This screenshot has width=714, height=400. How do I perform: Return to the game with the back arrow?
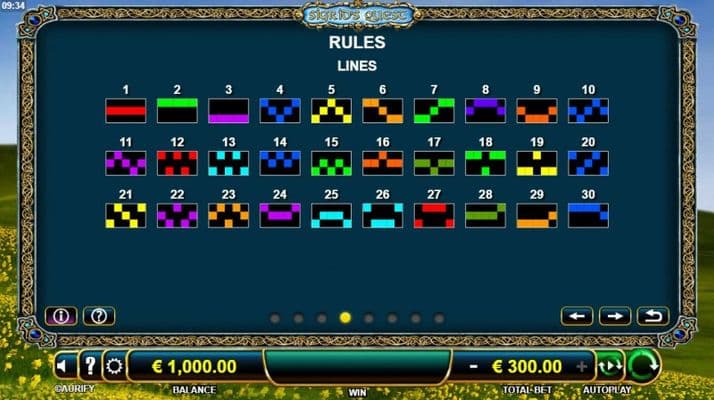click(x=652, y=316)
